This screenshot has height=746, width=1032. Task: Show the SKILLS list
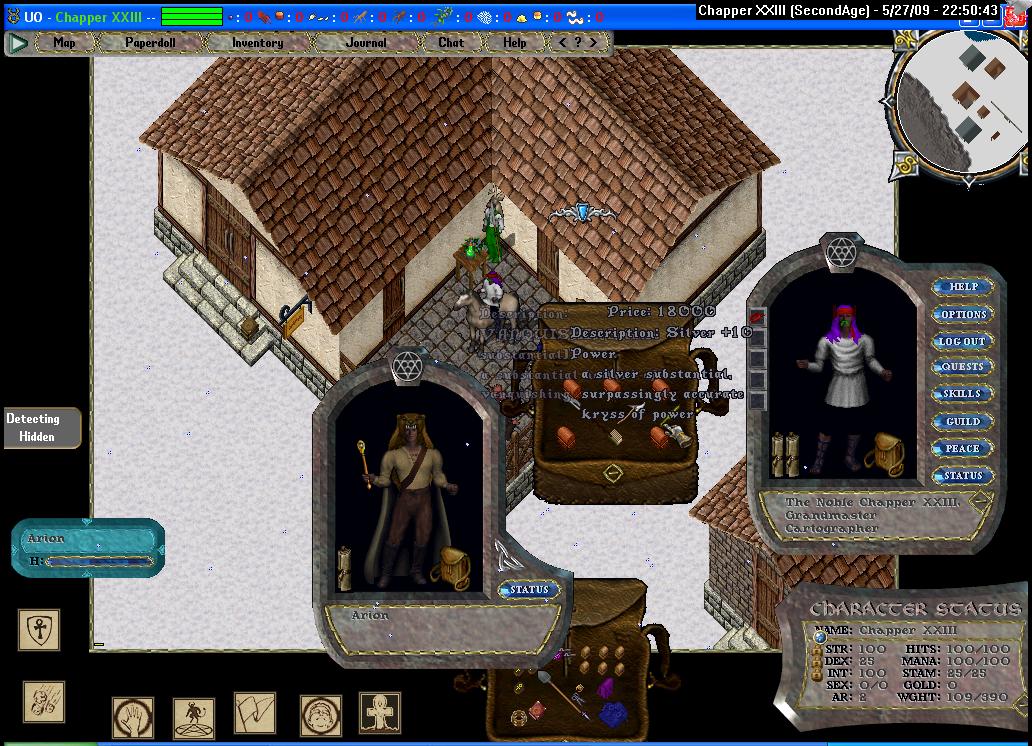pyautogui.click(x=962, y=394)
